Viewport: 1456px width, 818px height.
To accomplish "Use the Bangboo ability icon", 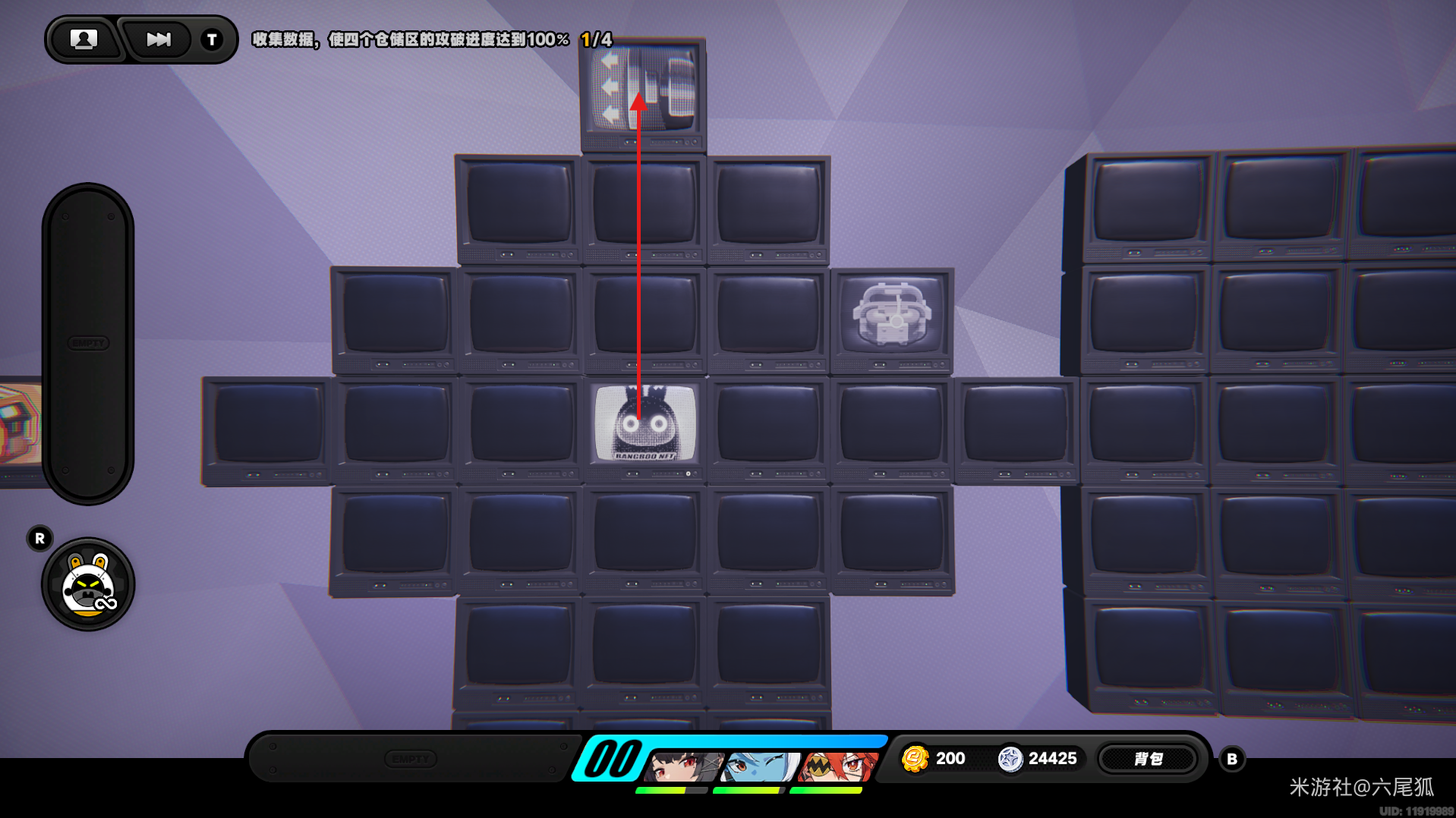I will (88, 585).
